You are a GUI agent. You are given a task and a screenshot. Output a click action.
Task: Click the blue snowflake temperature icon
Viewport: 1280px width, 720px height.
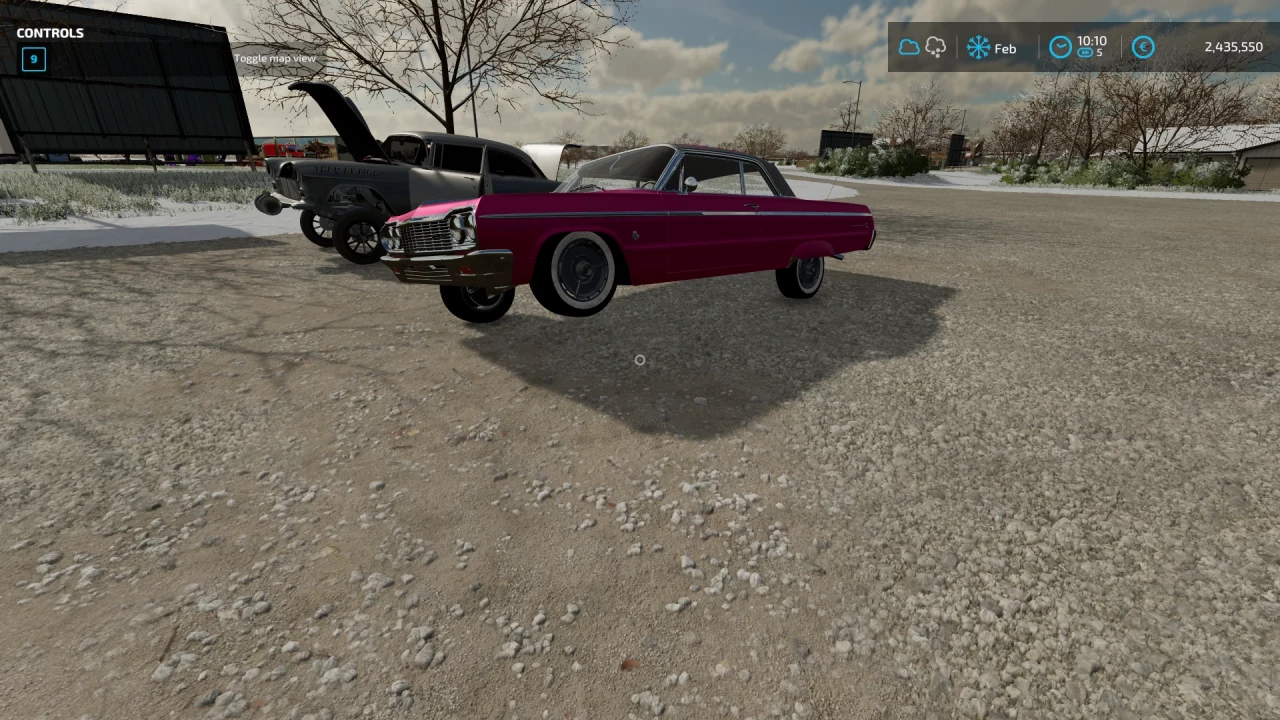tap(979, 47)
